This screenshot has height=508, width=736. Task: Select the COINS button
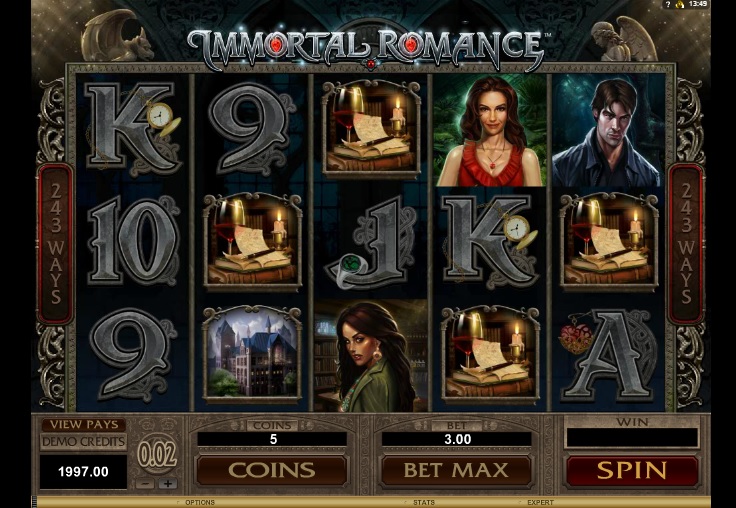(x=272, y=470)
